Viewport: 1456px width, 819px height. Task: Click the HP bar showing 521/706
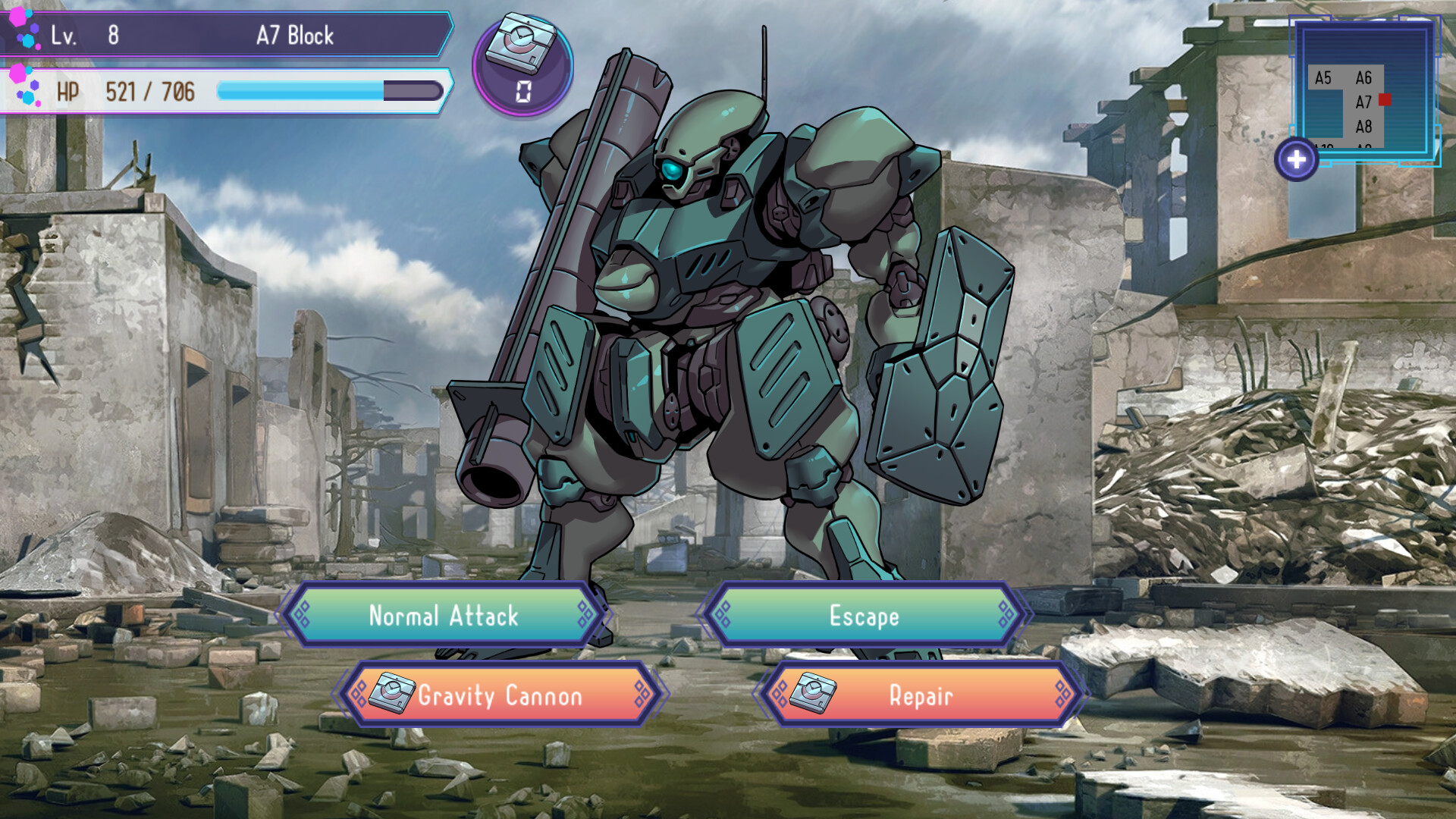click(x=227, y=91)
